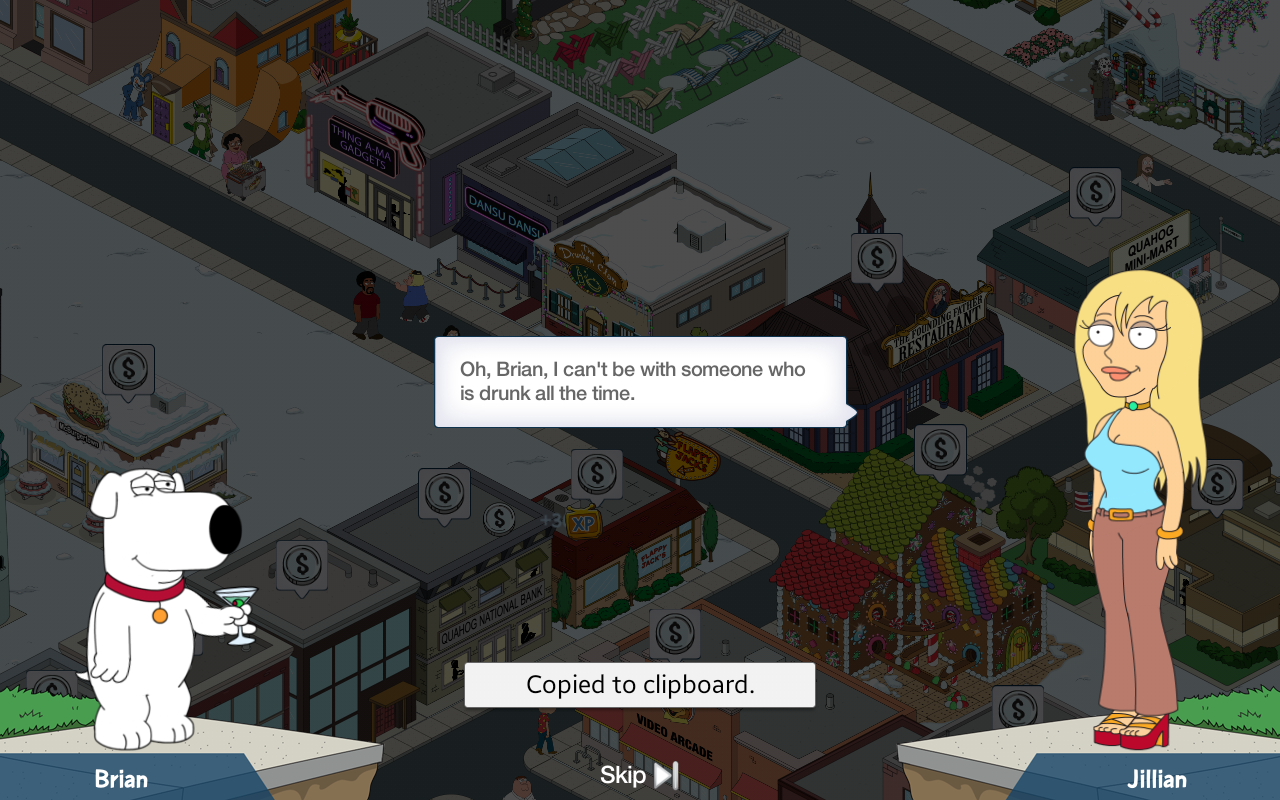1280x800 pixels.
Task: Collect the XP star icon
Action: pyautogui.click(x=581, y=522)
